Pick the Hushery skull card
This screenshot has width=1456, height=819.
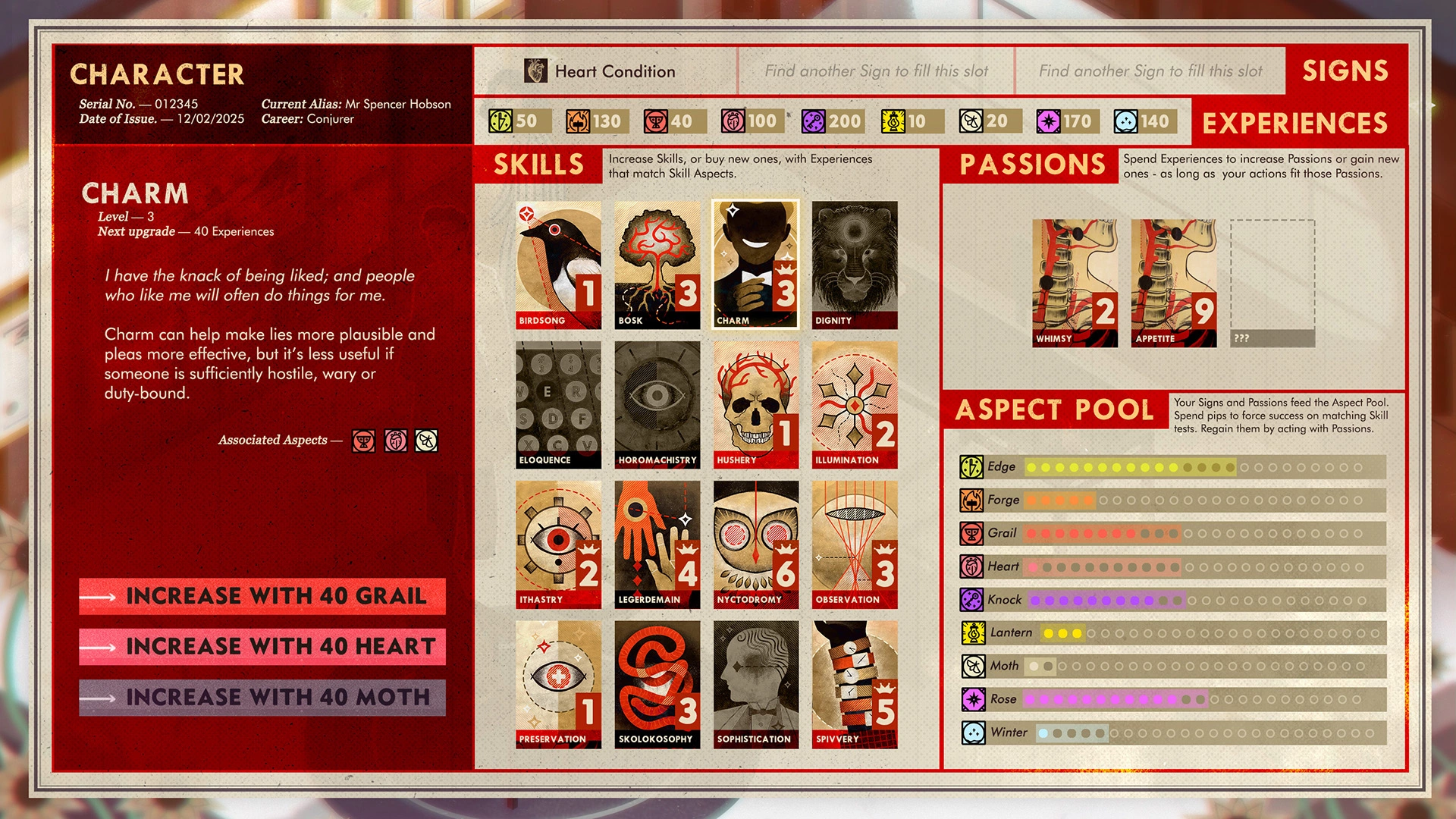[x=755, y=404]
